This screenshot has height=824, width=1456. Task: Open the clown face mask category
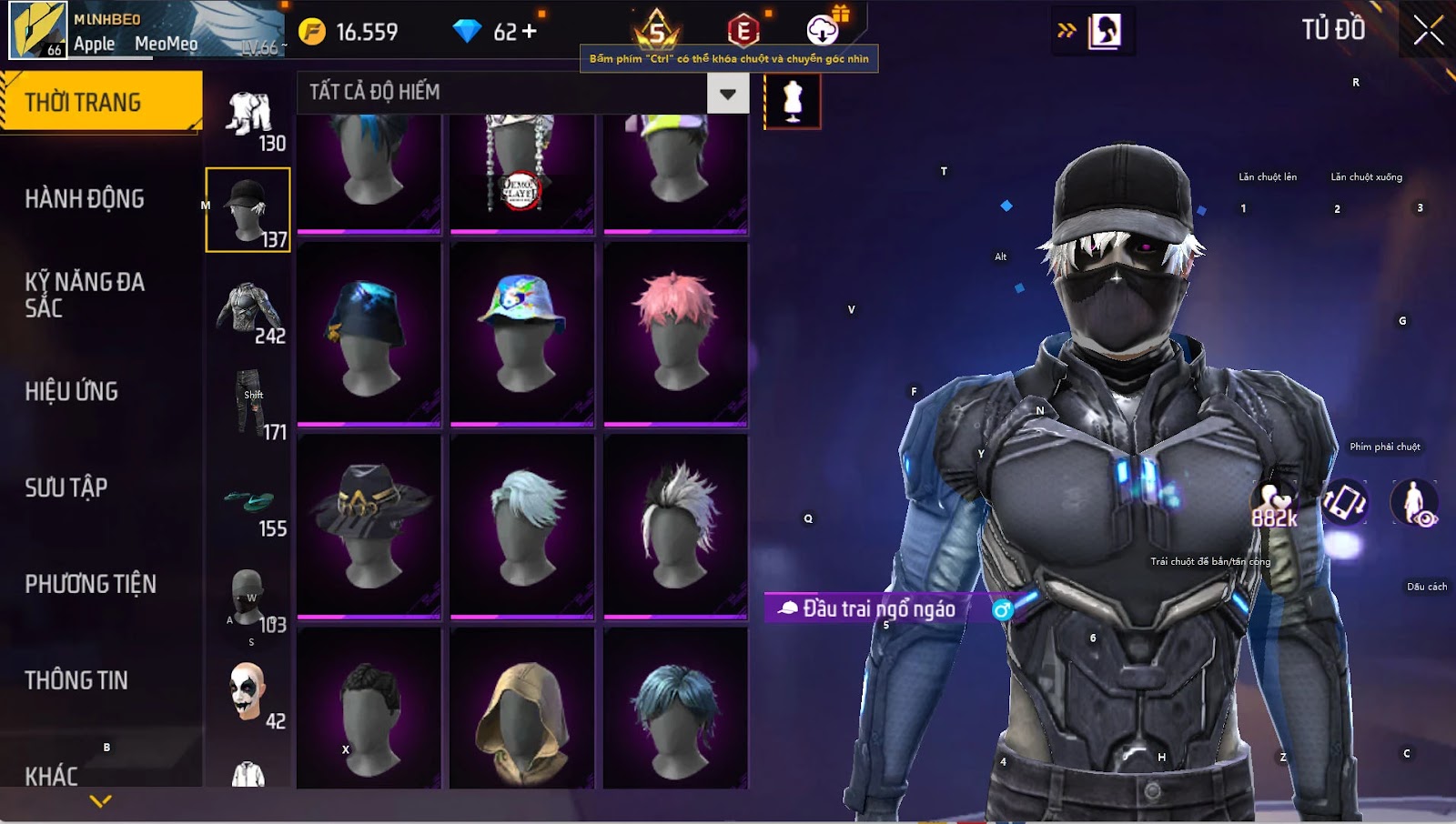pyautogui.click(x=248, y=695)
